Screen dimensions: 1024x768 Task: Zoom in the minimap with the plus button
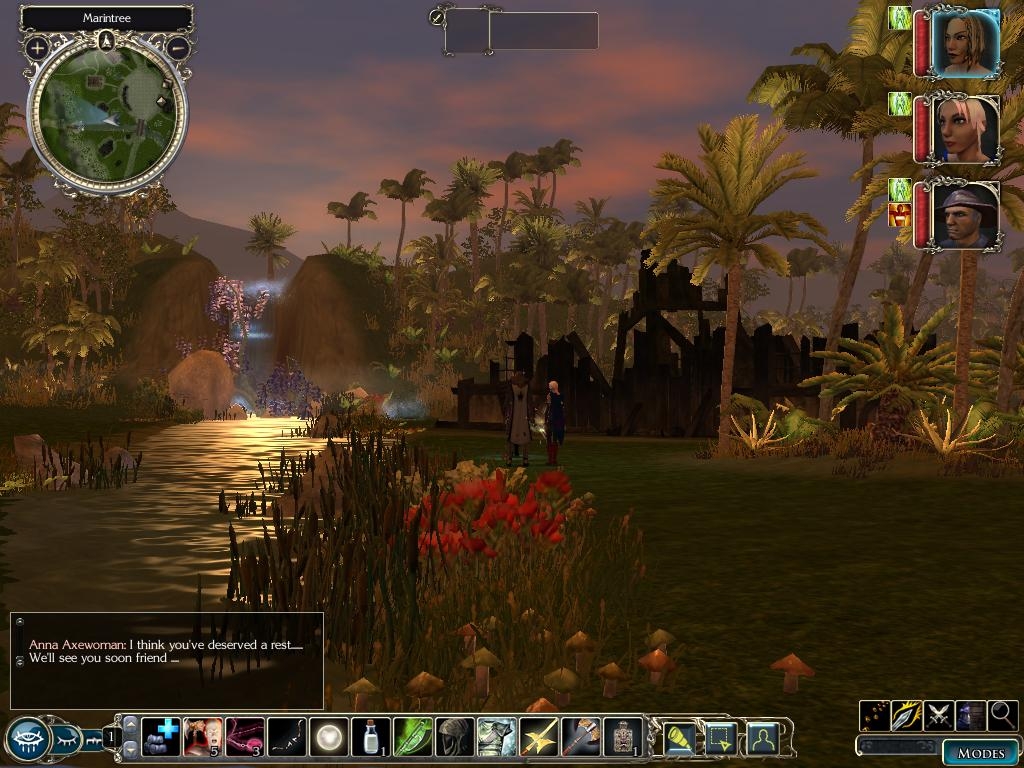coord(37,47)
